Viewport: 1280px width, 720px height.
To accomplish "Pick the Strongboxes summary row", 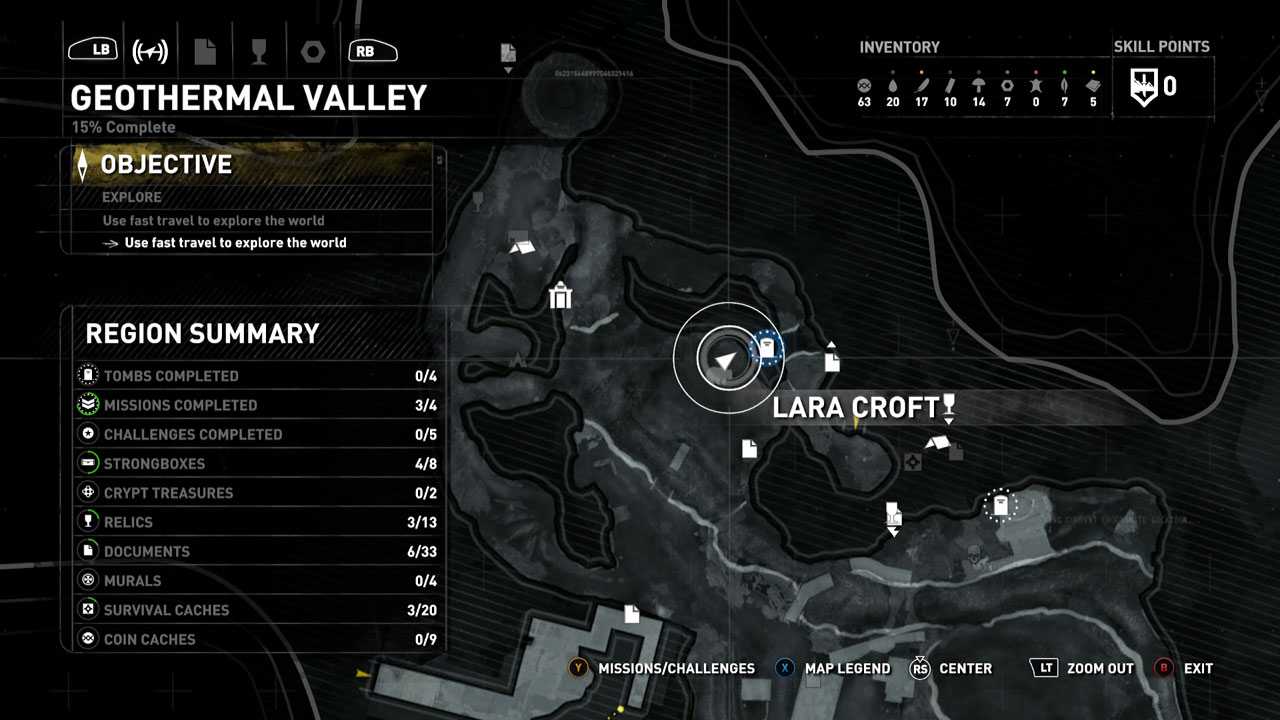I will (258, 464).
